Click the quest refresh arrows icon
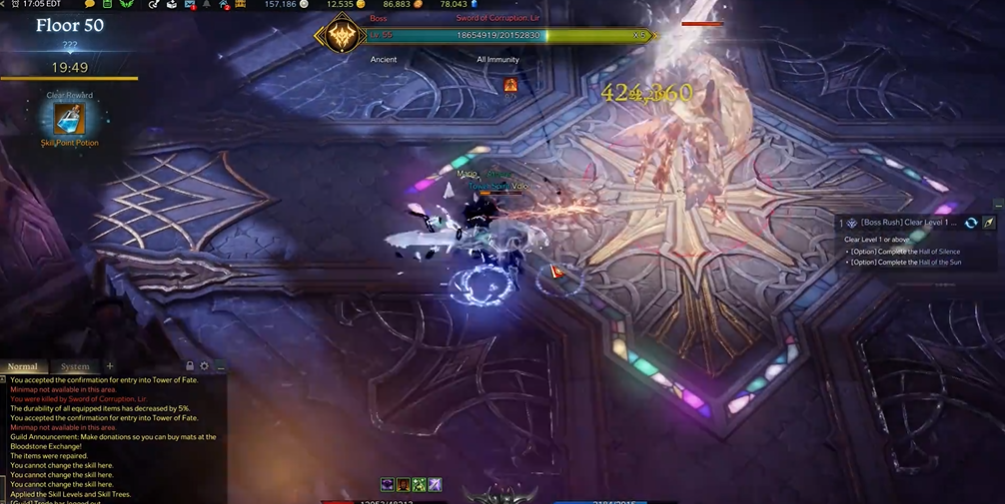 pos(971,222)
